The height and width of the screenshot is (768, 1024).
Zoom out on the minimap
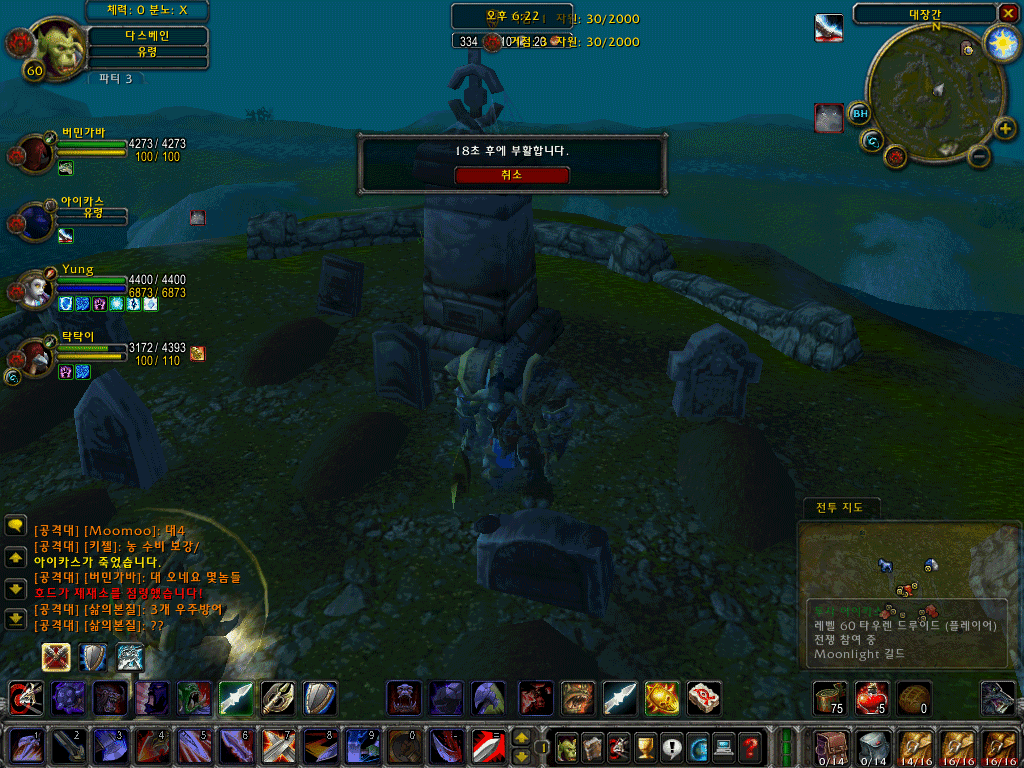click(x=980, y=156)
